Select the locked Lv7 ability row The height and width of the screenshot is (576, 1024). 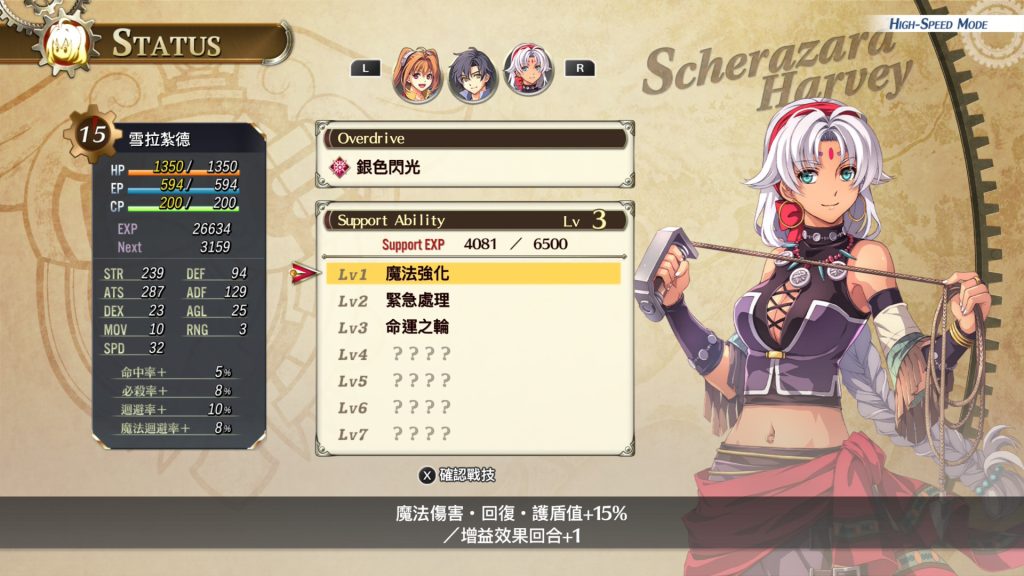(473, 434)
